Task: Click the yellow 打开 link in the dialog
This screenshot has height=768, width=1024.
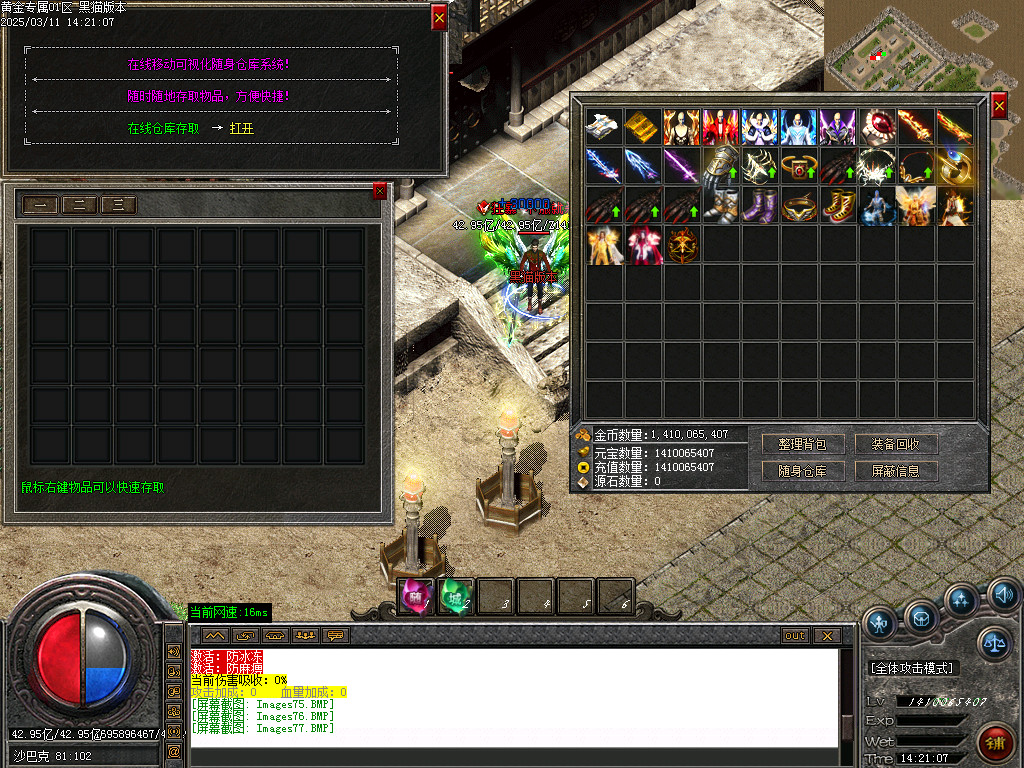Action: (241, 129)
